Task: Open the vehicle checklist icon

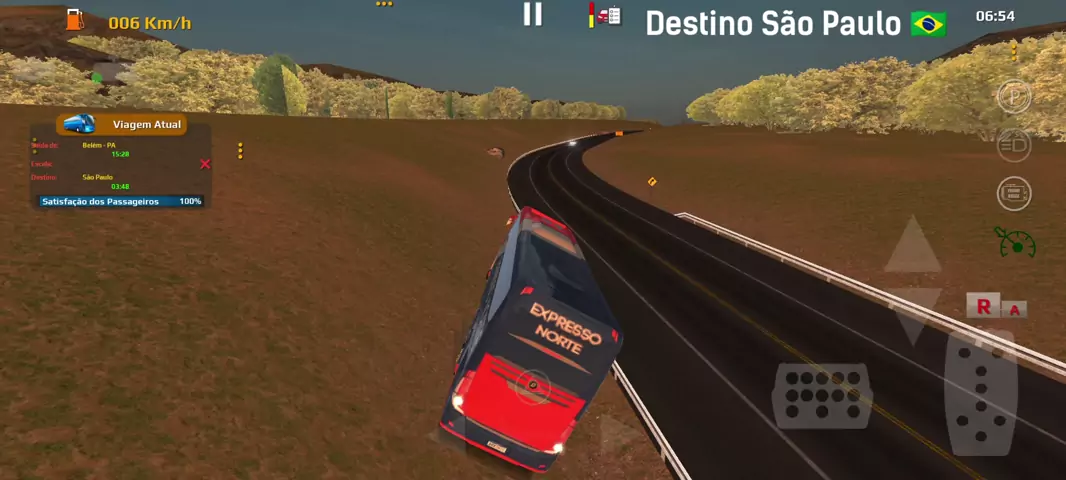Action: click(x=606, y=15)
